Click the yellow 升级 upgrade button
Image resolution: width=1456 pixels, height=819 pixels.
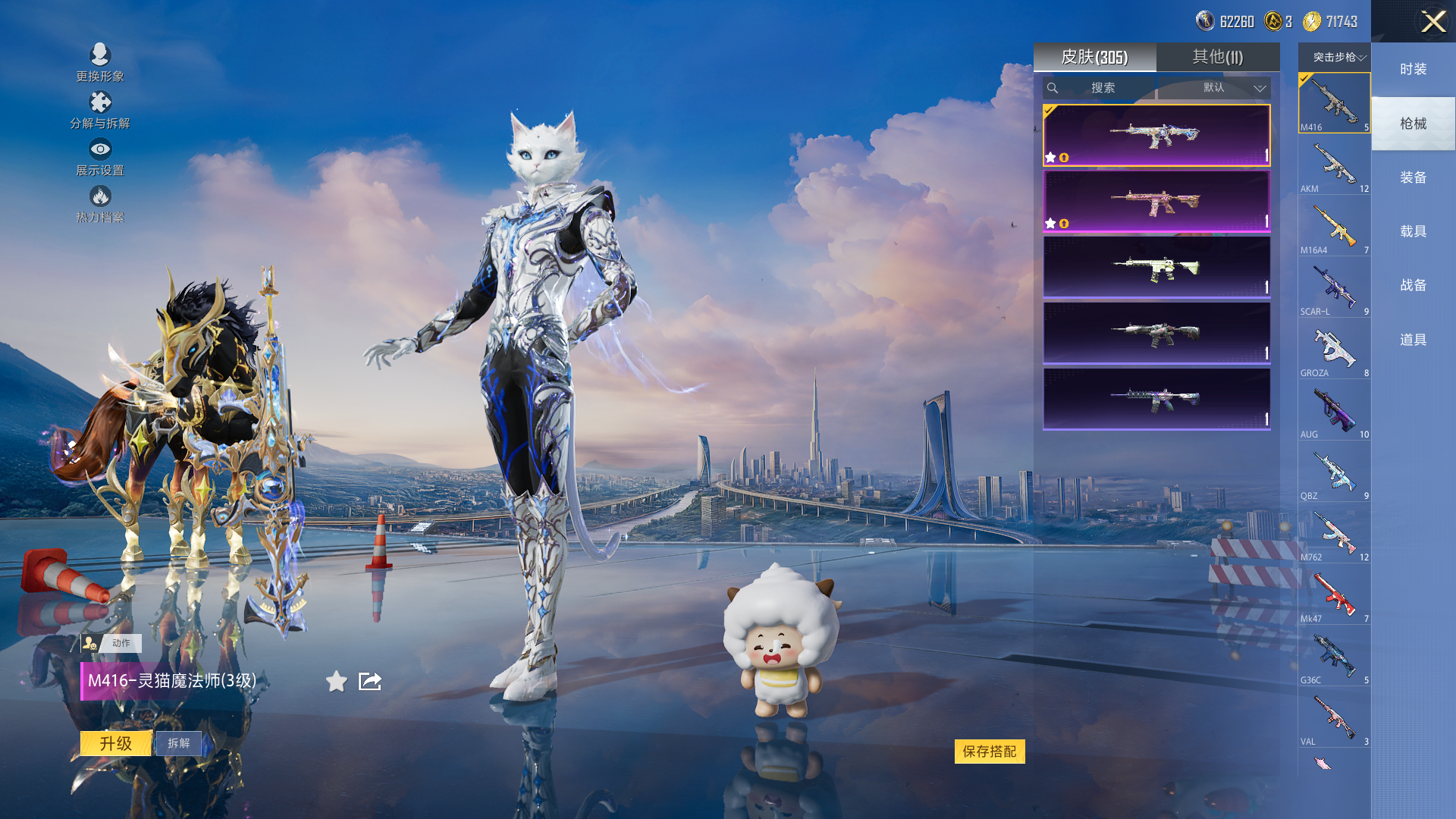pos(116,743)
